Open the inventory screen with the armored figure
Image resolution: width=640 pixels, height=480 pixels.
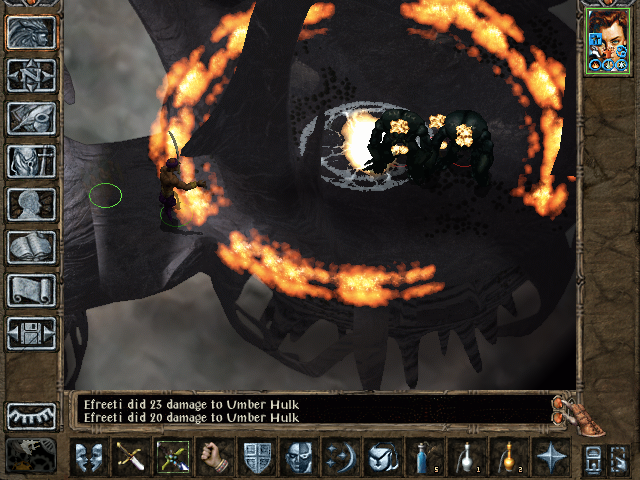click(x=31, y=161)
